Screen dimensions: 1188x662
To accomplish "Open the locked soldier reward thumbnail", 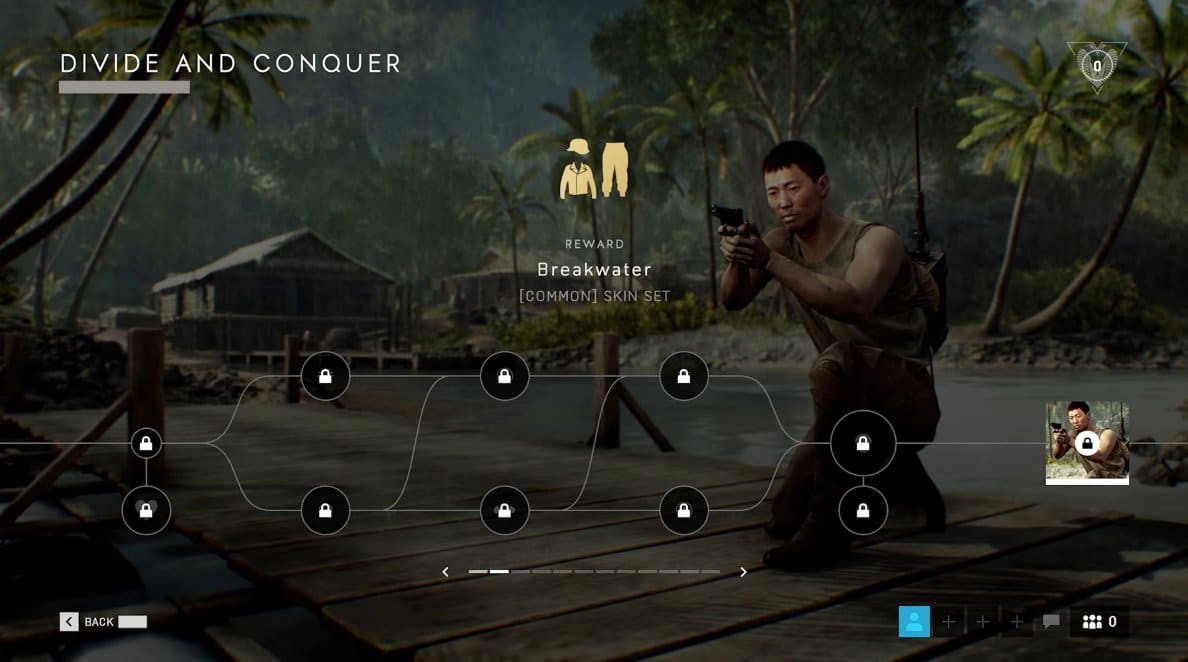I will (1087, 442).
